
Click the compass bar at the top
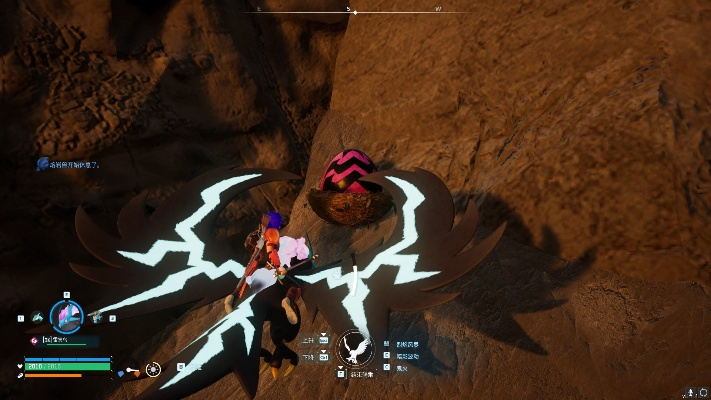click(x=350, y=11)
